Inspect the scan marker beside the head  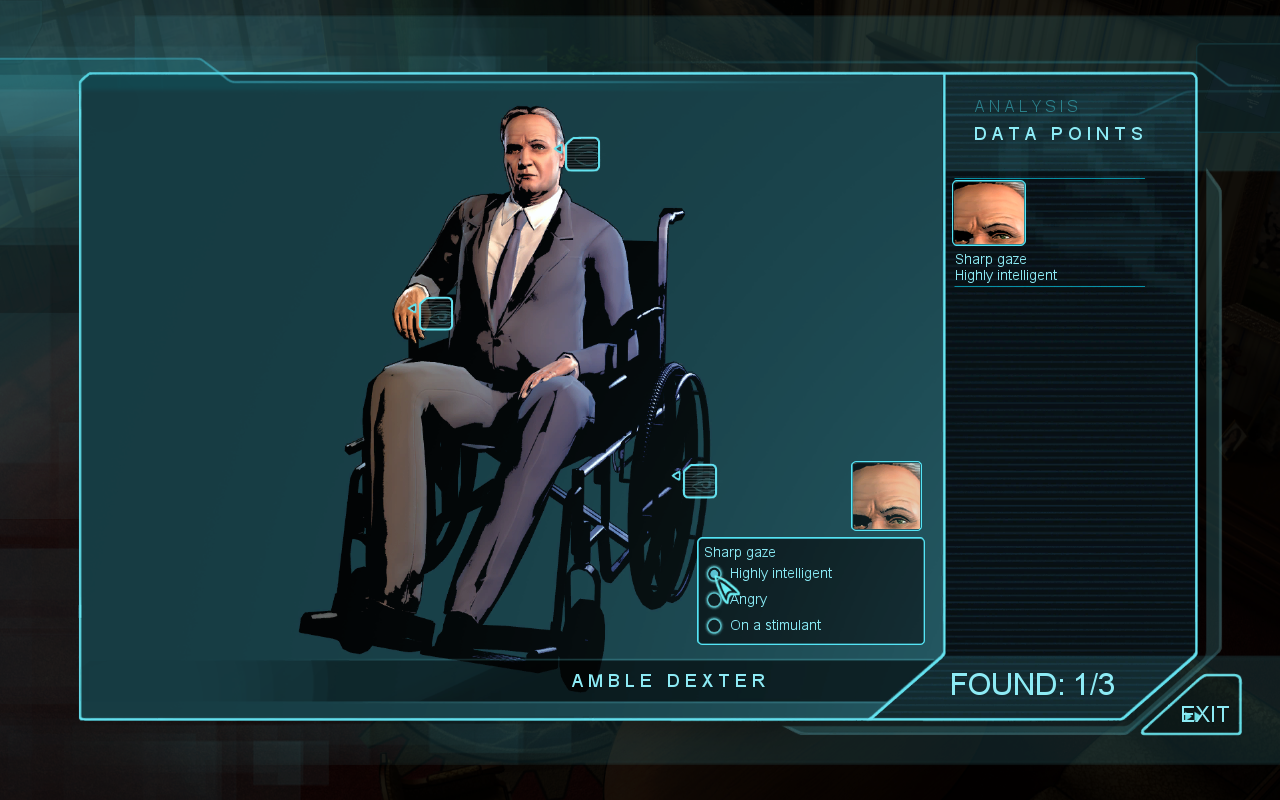coord(582,154)
